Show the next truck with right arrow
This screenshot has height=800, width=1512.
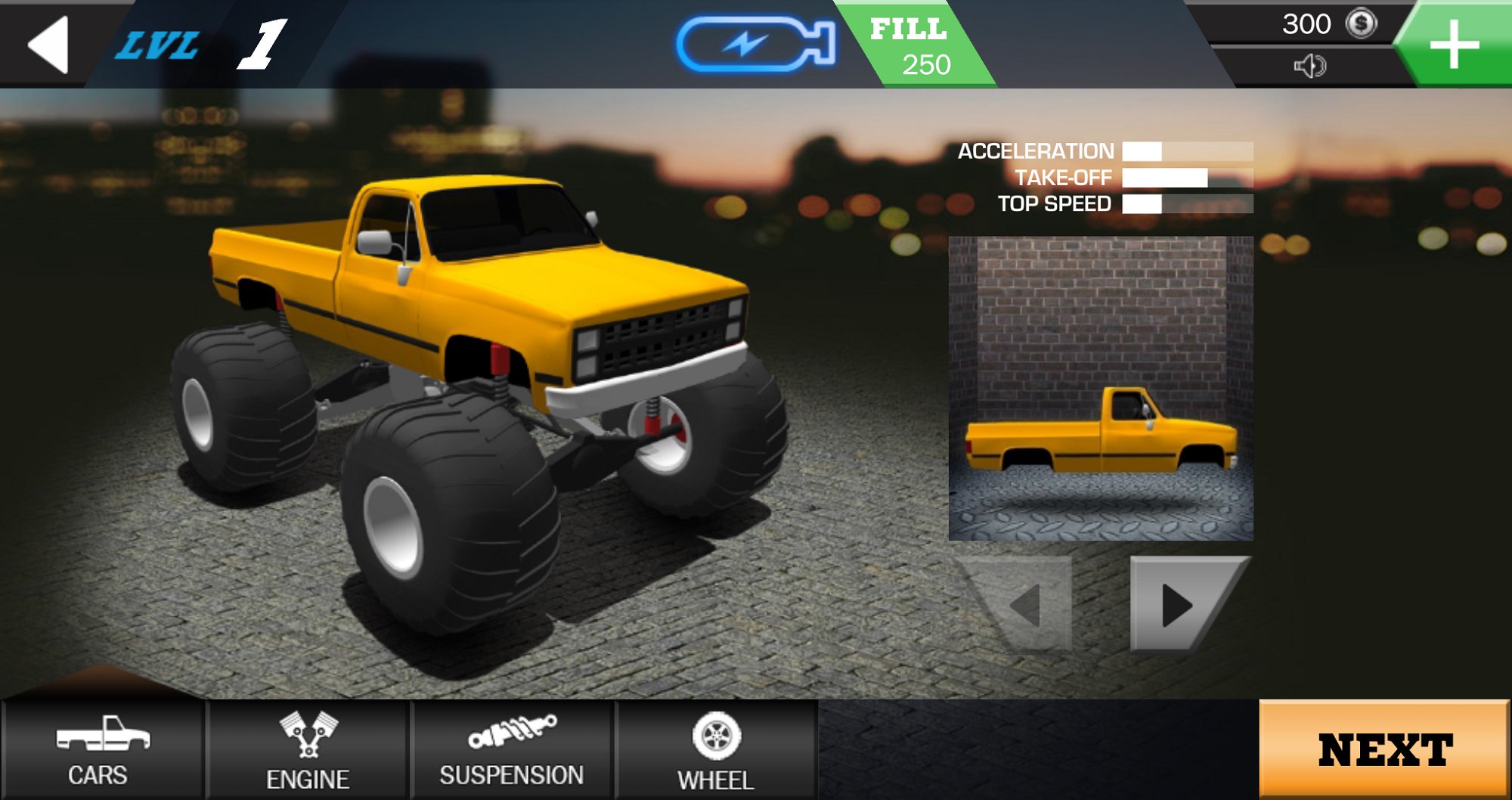[x=1180, y=604]
